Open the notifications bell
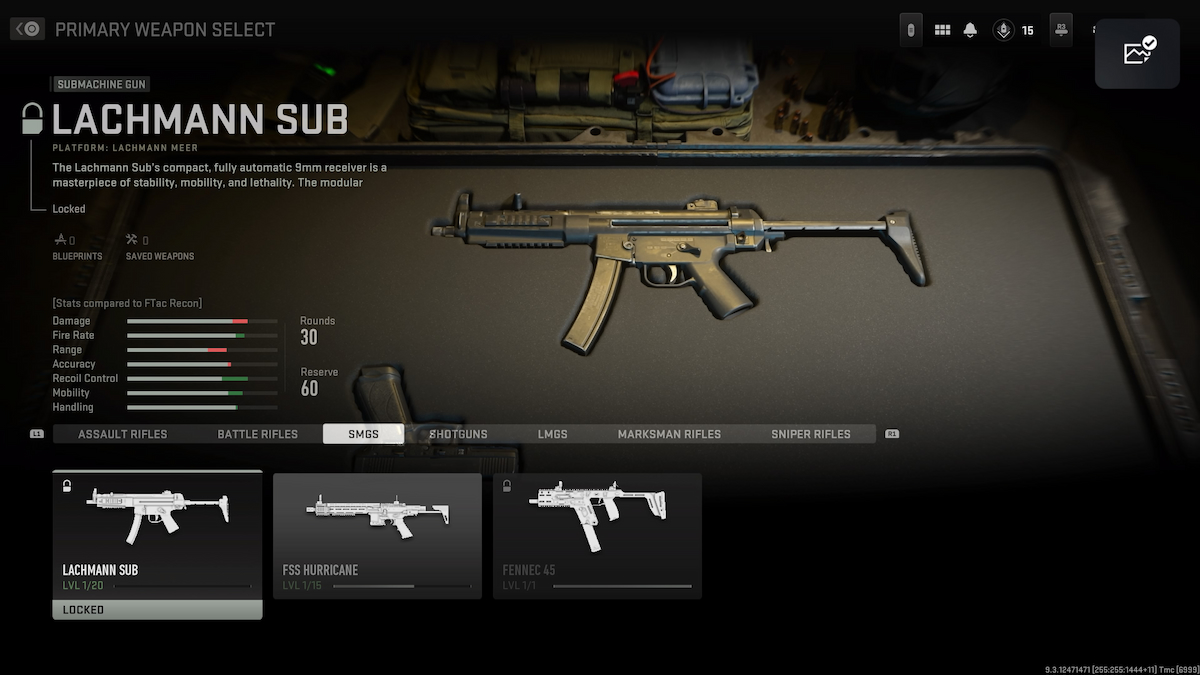 (970, 30)
